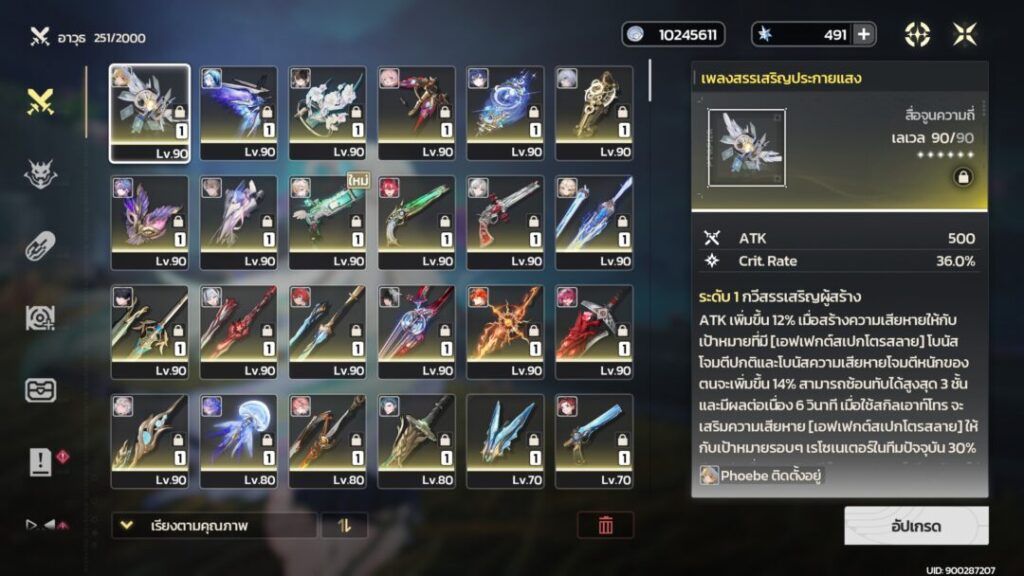Open the crossed-swords weapons tab
This screenshot has width=1024, height=576.
(x=40, y=101)
